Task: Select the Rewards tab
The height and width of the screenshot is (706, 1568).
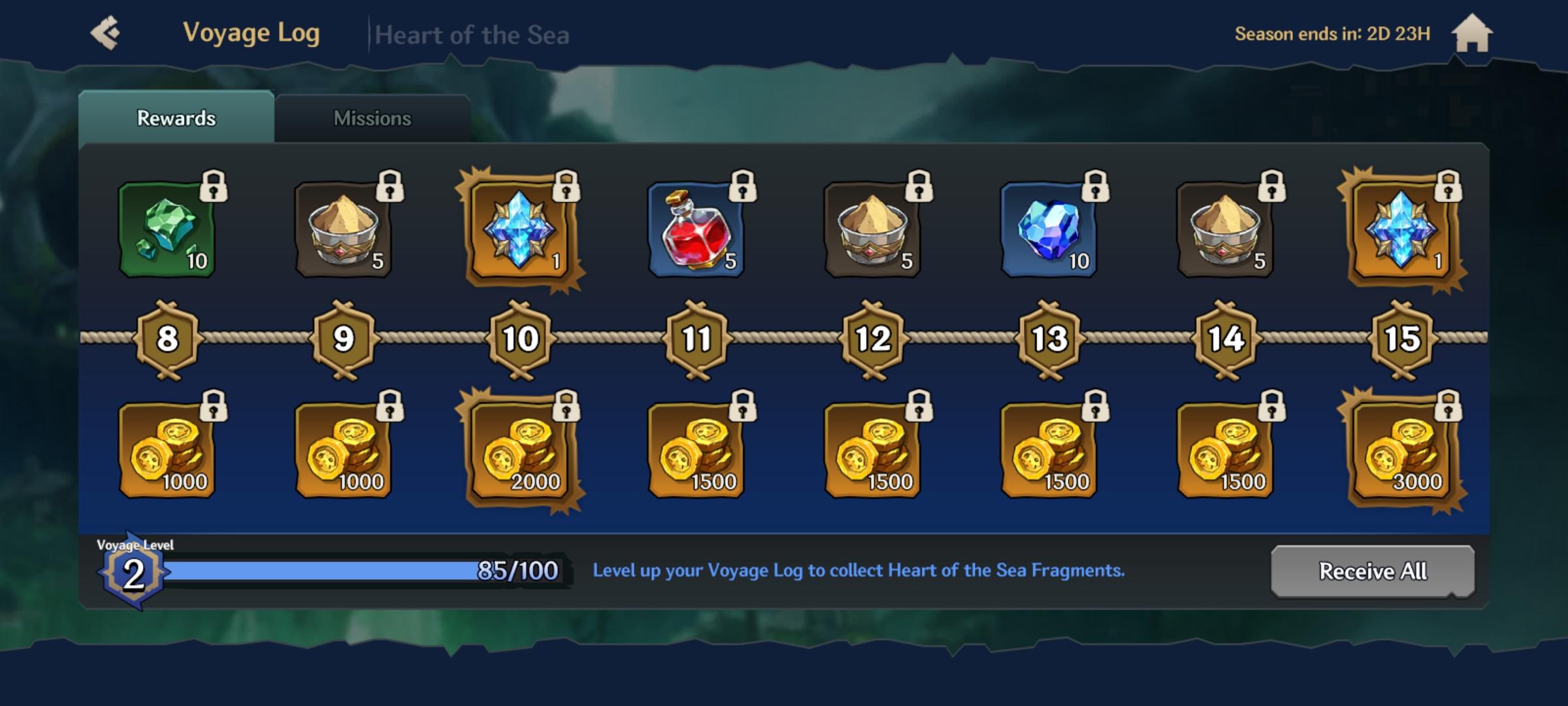Action: 176,118
